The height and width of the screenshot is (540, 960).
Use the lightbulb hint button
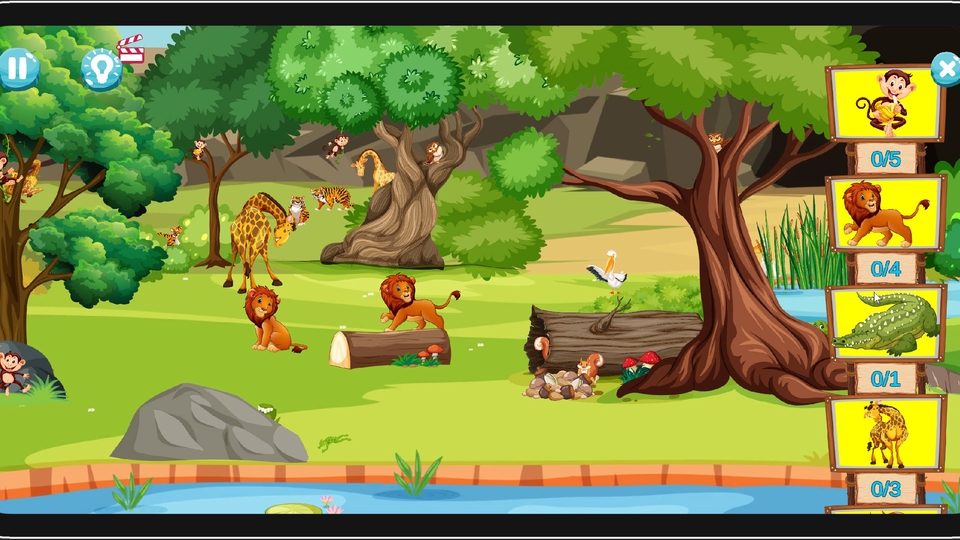tap(101, 68)
